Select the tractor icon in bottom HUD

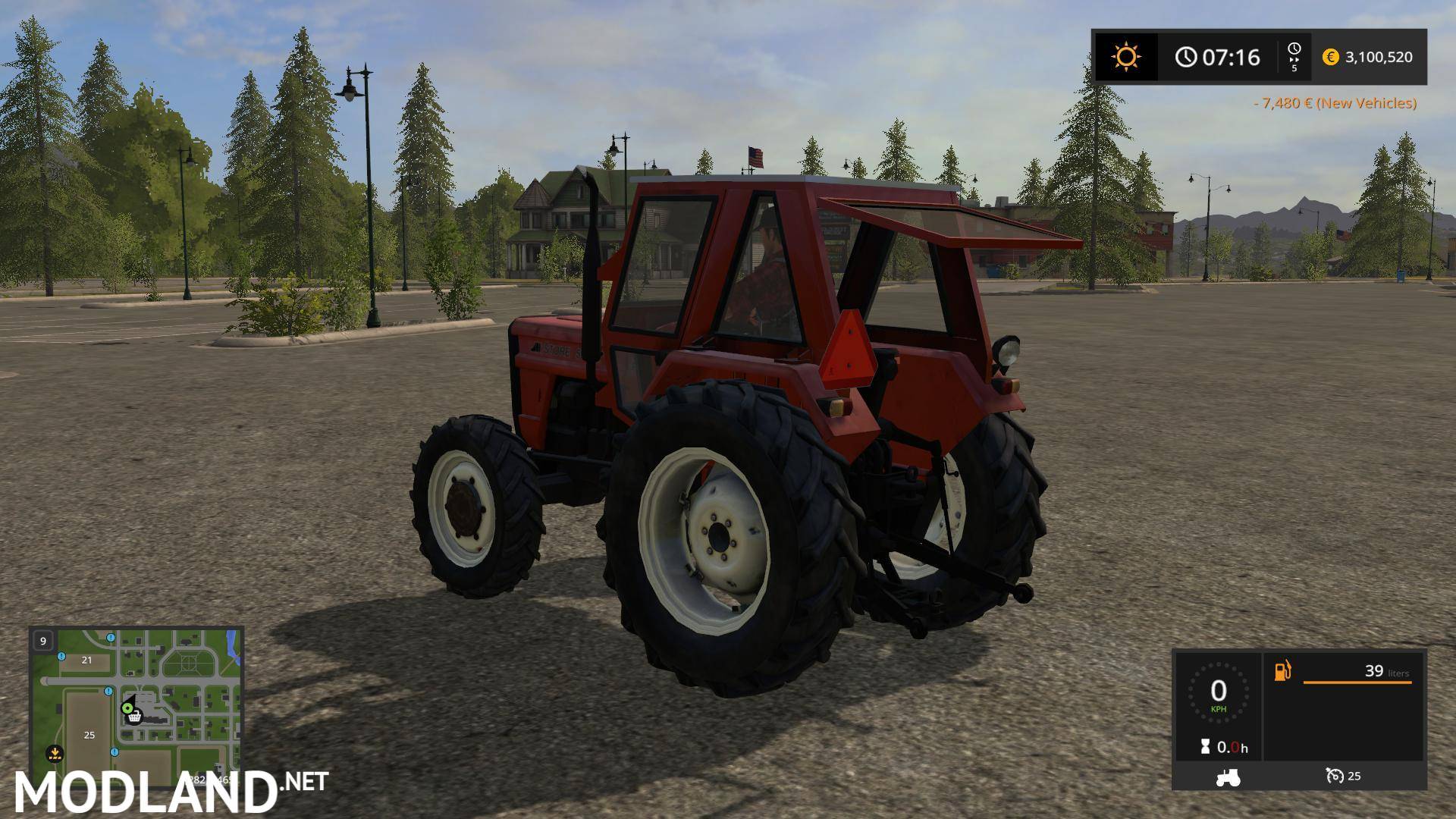[1228, 777]
